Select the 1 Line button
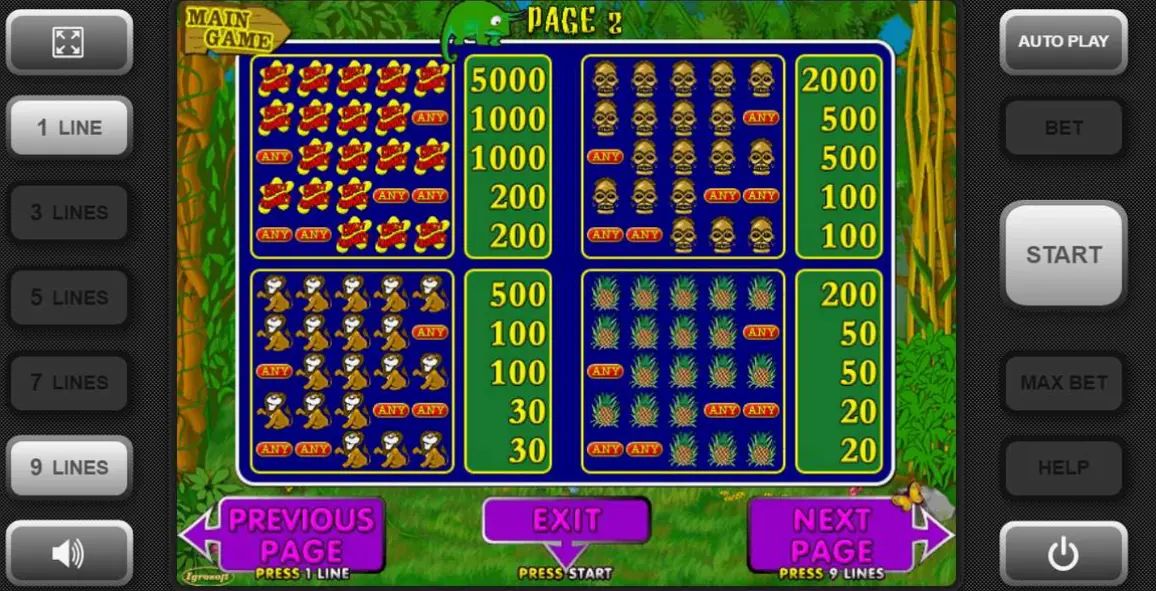Viewport: 1156px width, 591px height. [x=69, y=127]
